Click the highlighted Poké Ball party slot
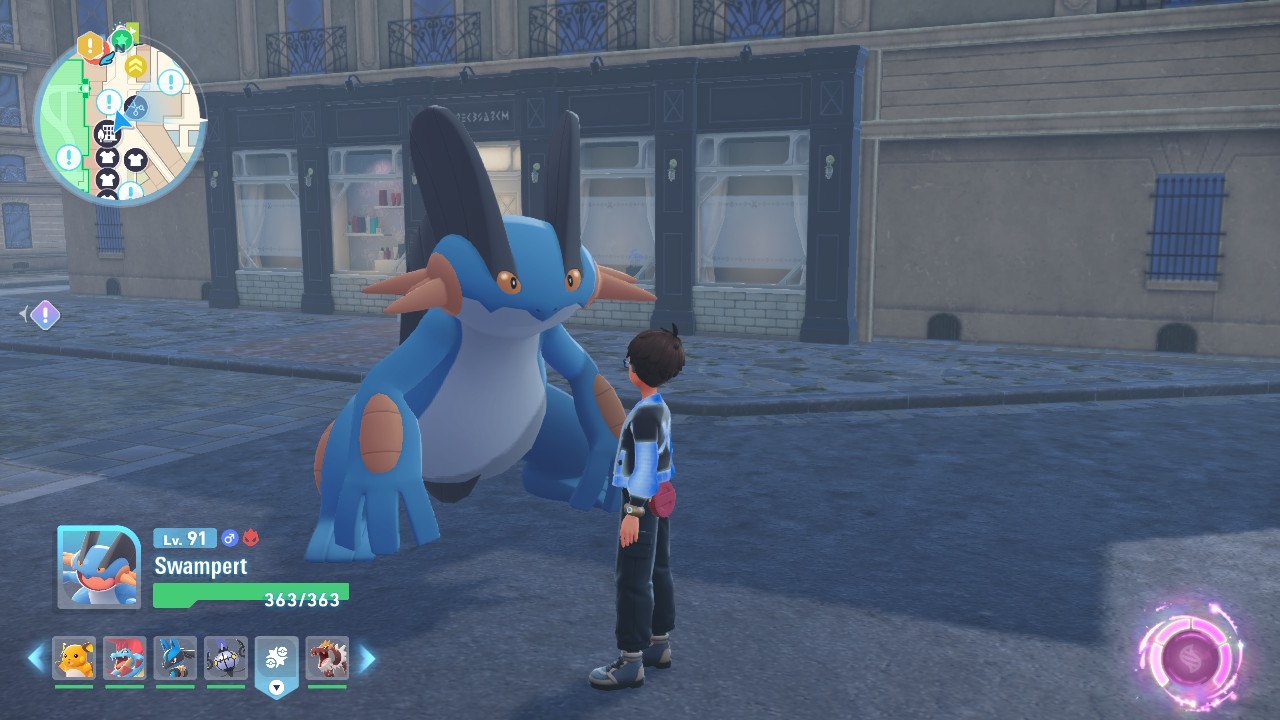Image resolution: width=1280 pixels, height=720 pixels. click(x=277, y=658)
